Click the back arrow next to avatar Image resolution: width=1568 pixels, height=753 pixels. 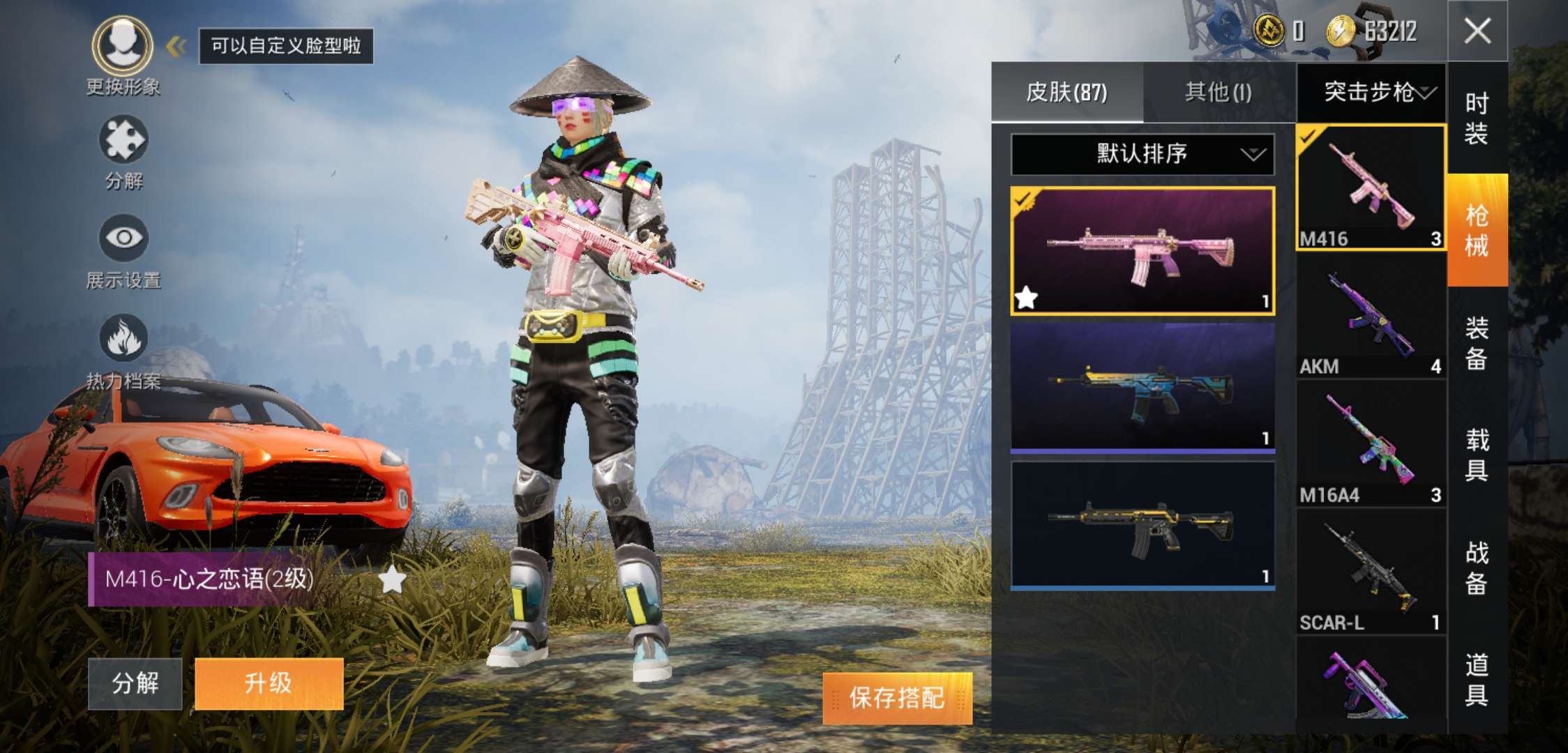tap(176, 45)
